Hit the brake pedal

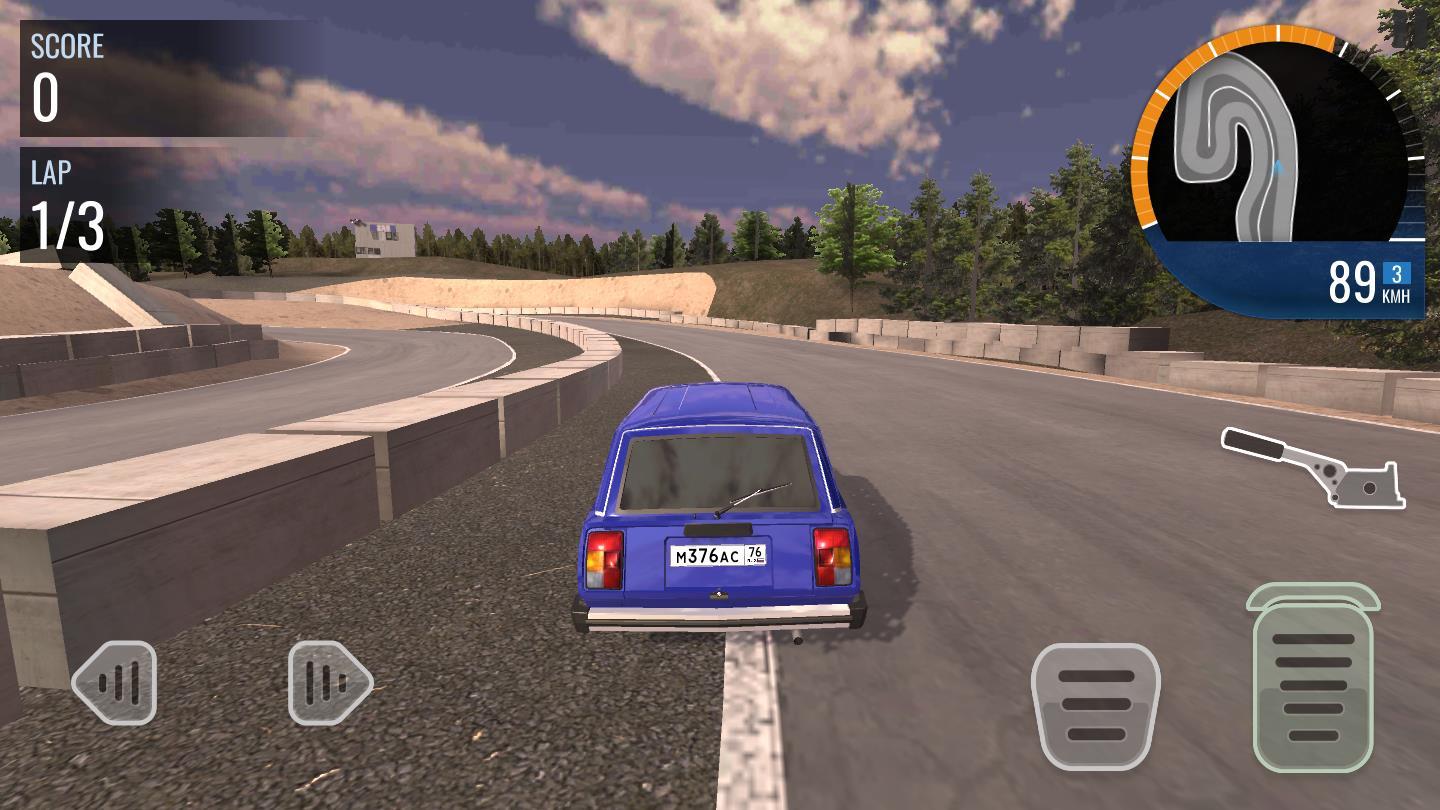pyautogui.click(x=1095, y=705)
